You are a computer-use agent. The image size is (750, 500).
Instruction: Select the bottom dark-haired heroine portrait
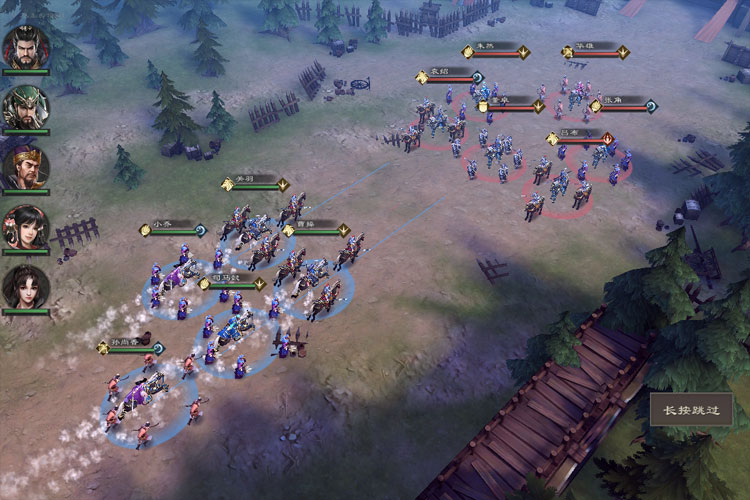coord(25,287)
